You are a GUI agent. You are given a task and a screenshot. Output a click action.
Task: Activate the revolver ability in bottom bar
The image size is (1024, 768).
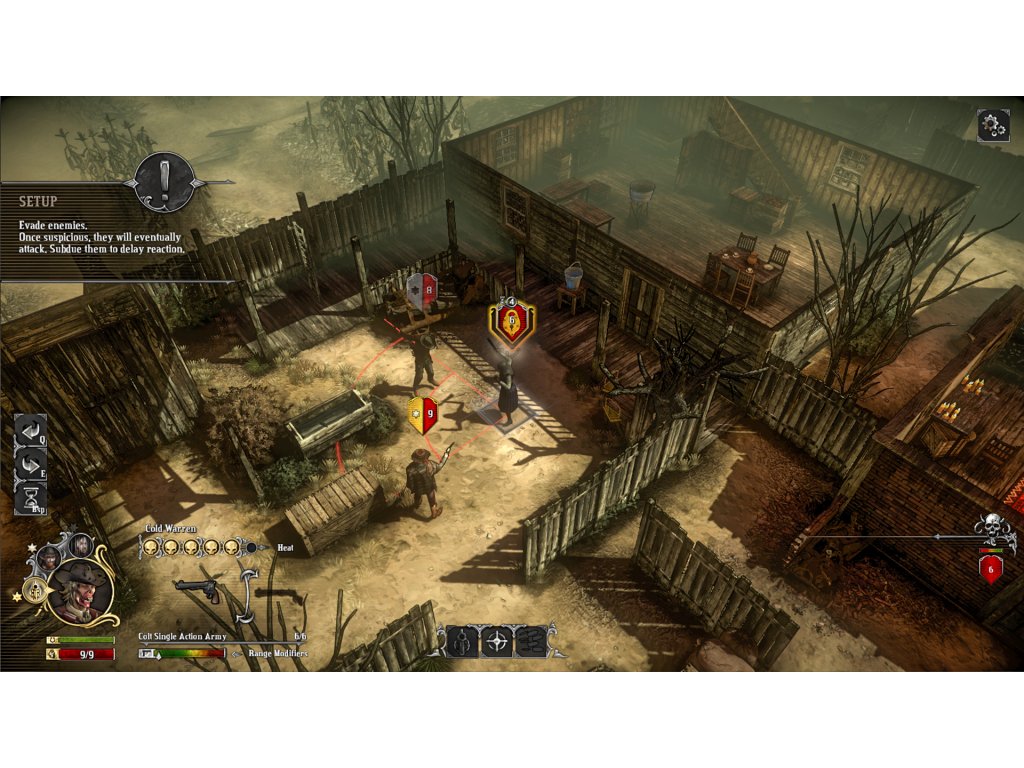tap(463, 641)
